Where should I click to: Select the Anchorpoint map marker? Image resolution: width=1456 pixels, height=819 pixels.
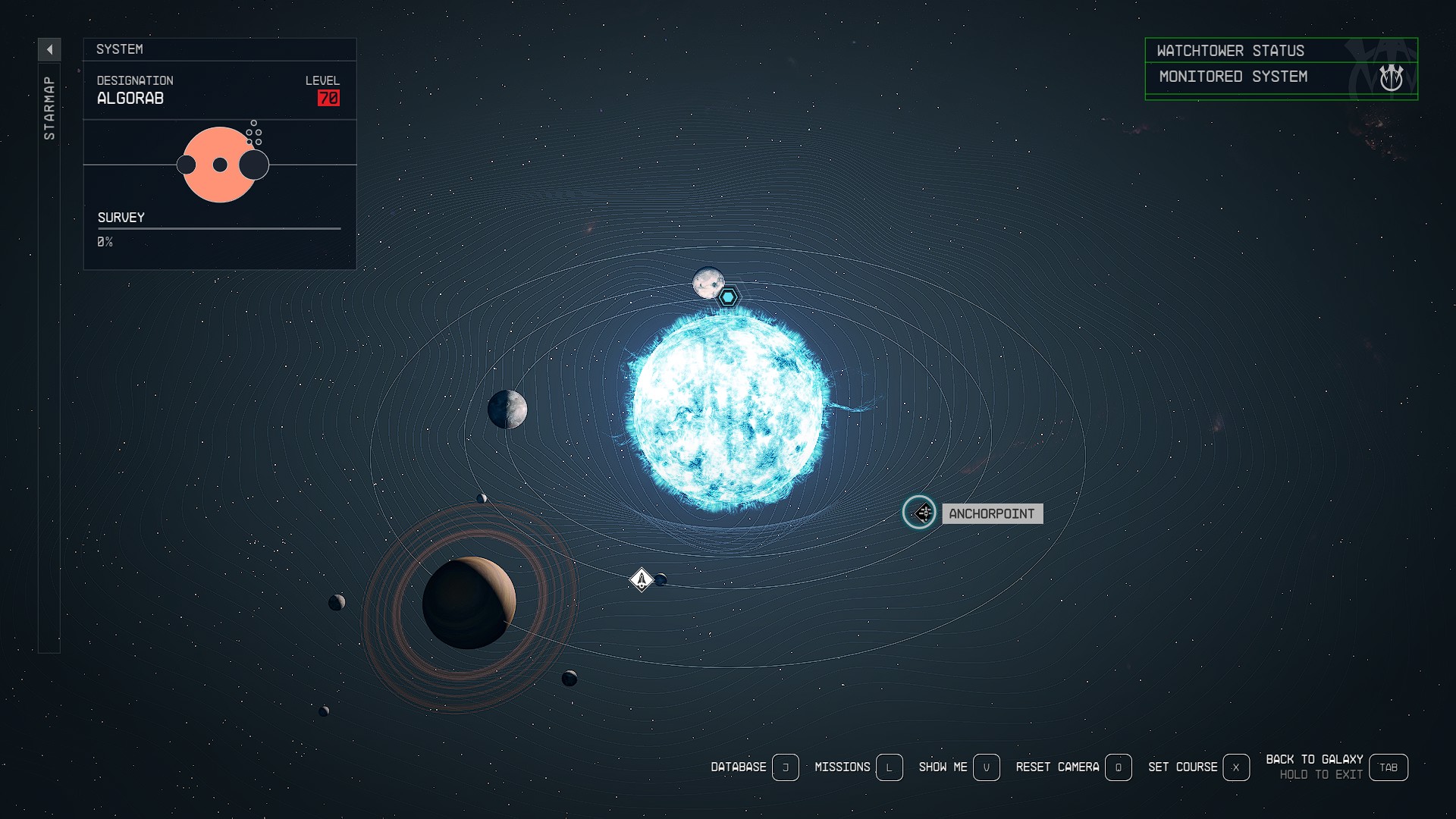(919, 513)
